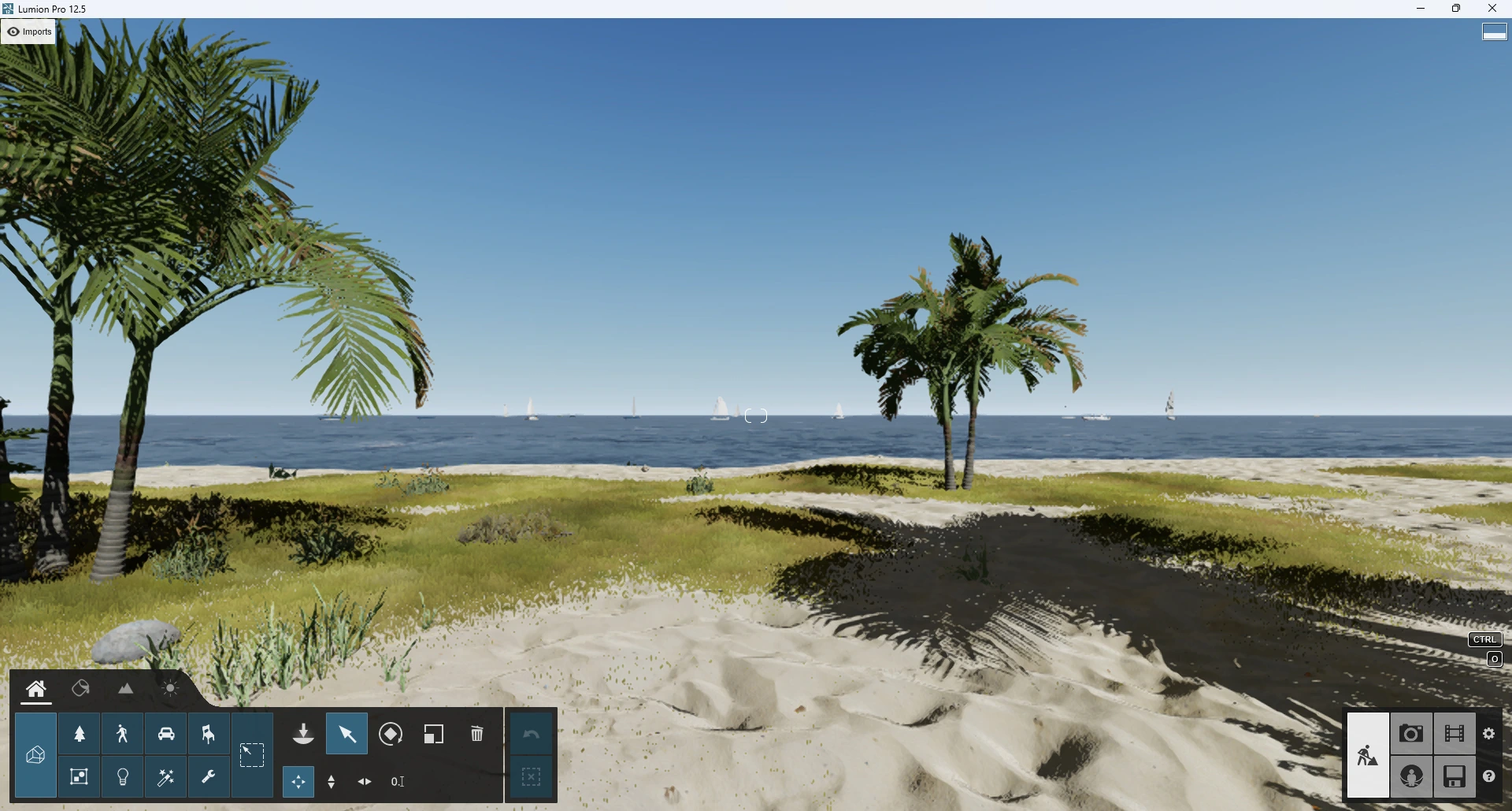The height and width of the screenshot is (811, 1512).
Task: Choose the Rotate object tool
Action: pyautogui.click(x=391, y=735)
